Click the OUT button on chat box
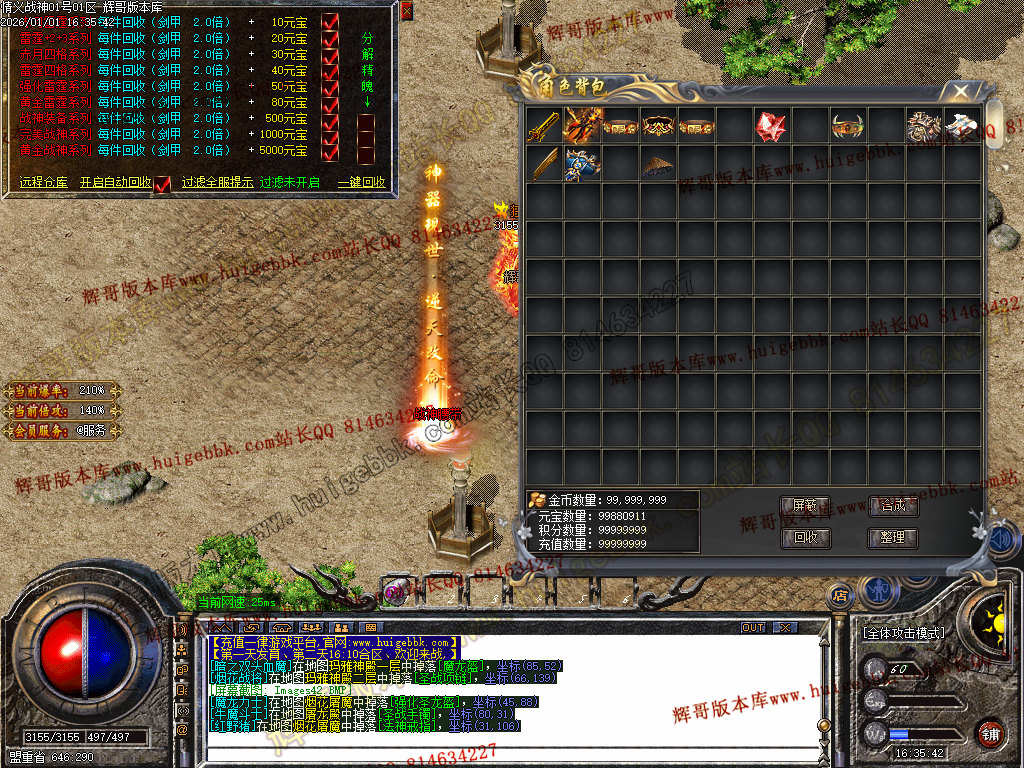 (x=753, y=628)
